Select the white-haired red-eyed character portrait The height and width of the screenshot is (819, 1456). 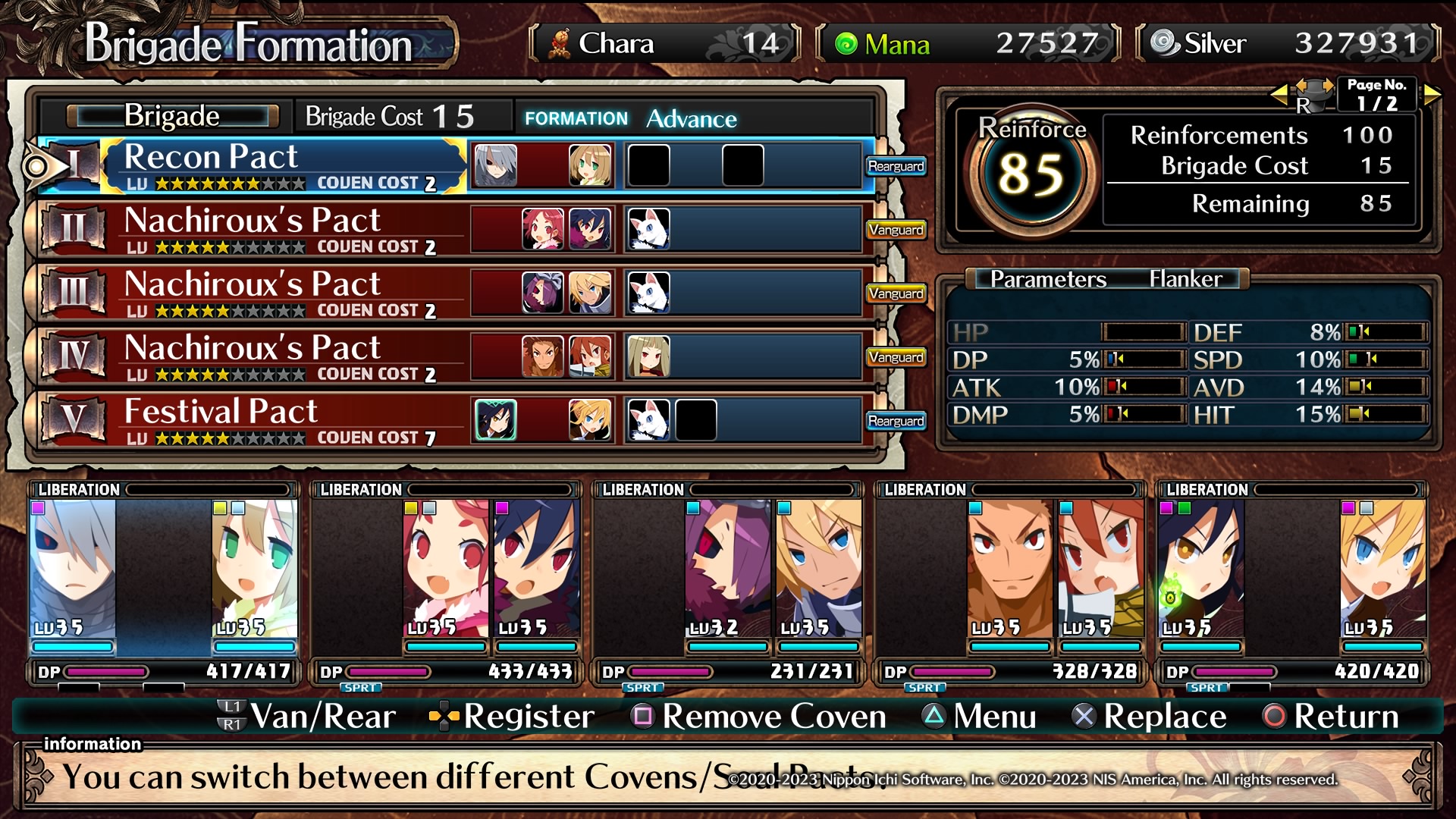point(73,569)
